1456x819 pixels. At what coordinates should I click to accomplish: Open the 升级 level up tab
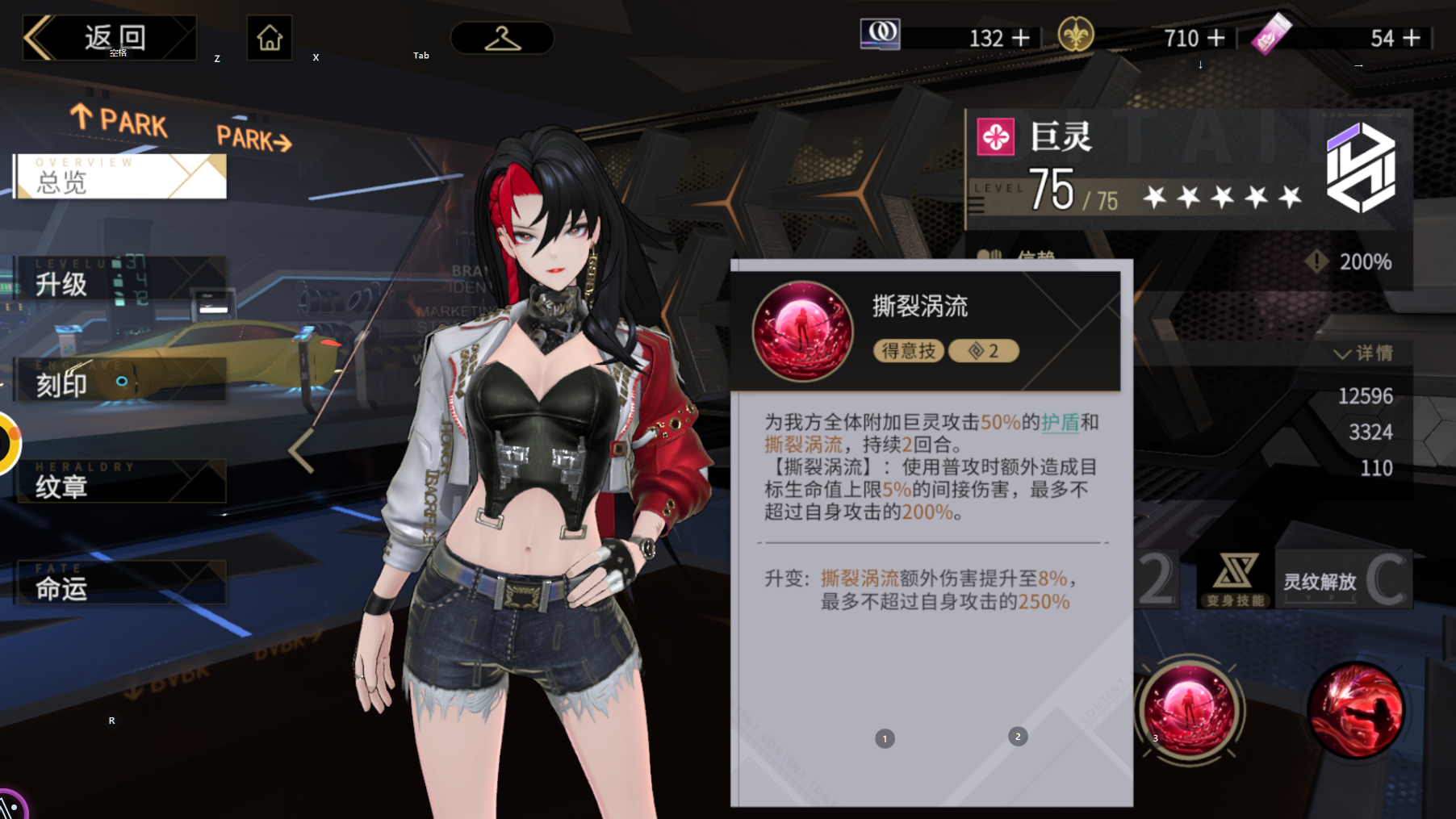120,280
